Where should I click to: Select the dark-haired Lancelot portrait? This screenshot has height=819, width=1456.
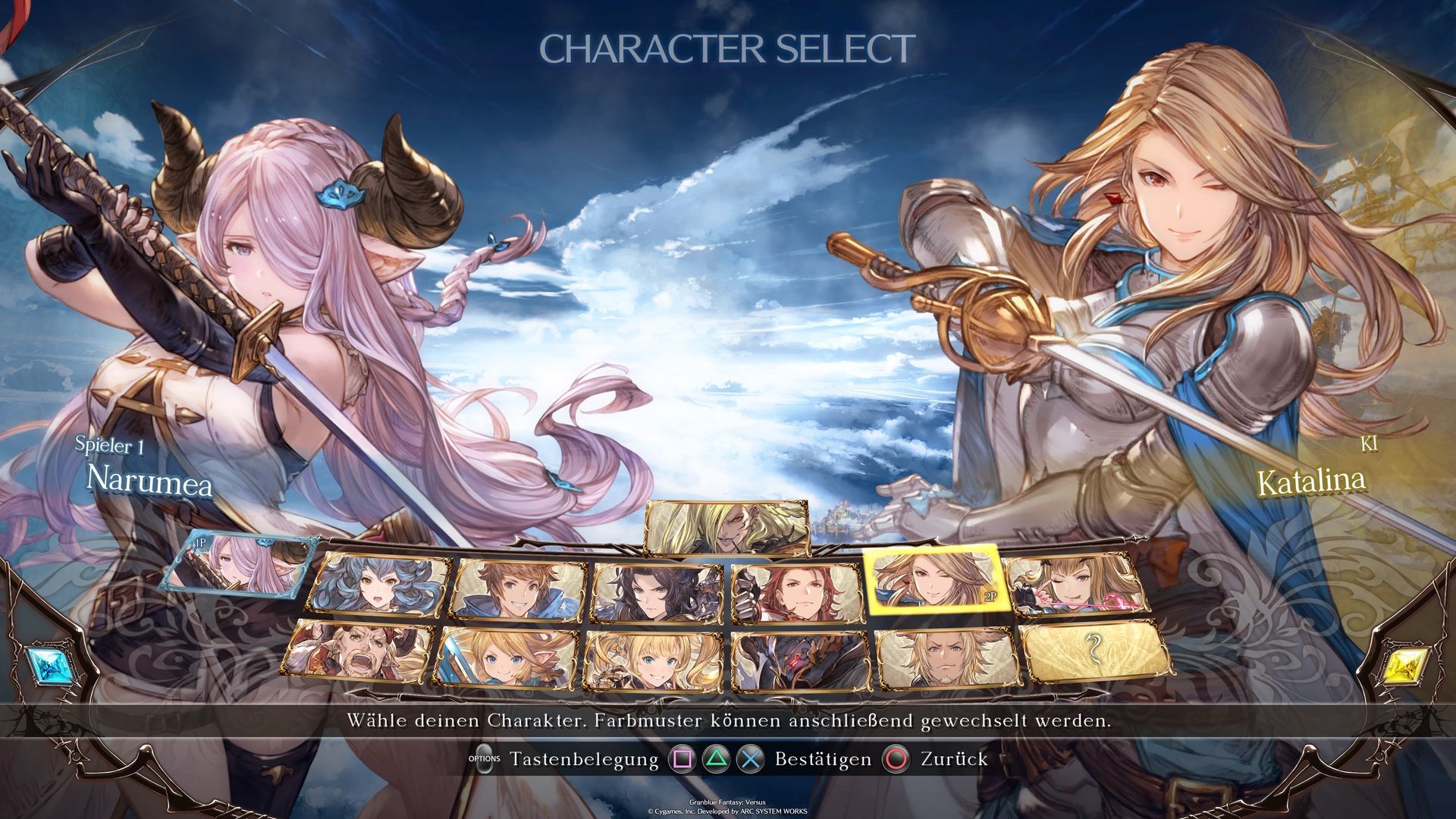(x=657, y=591)
